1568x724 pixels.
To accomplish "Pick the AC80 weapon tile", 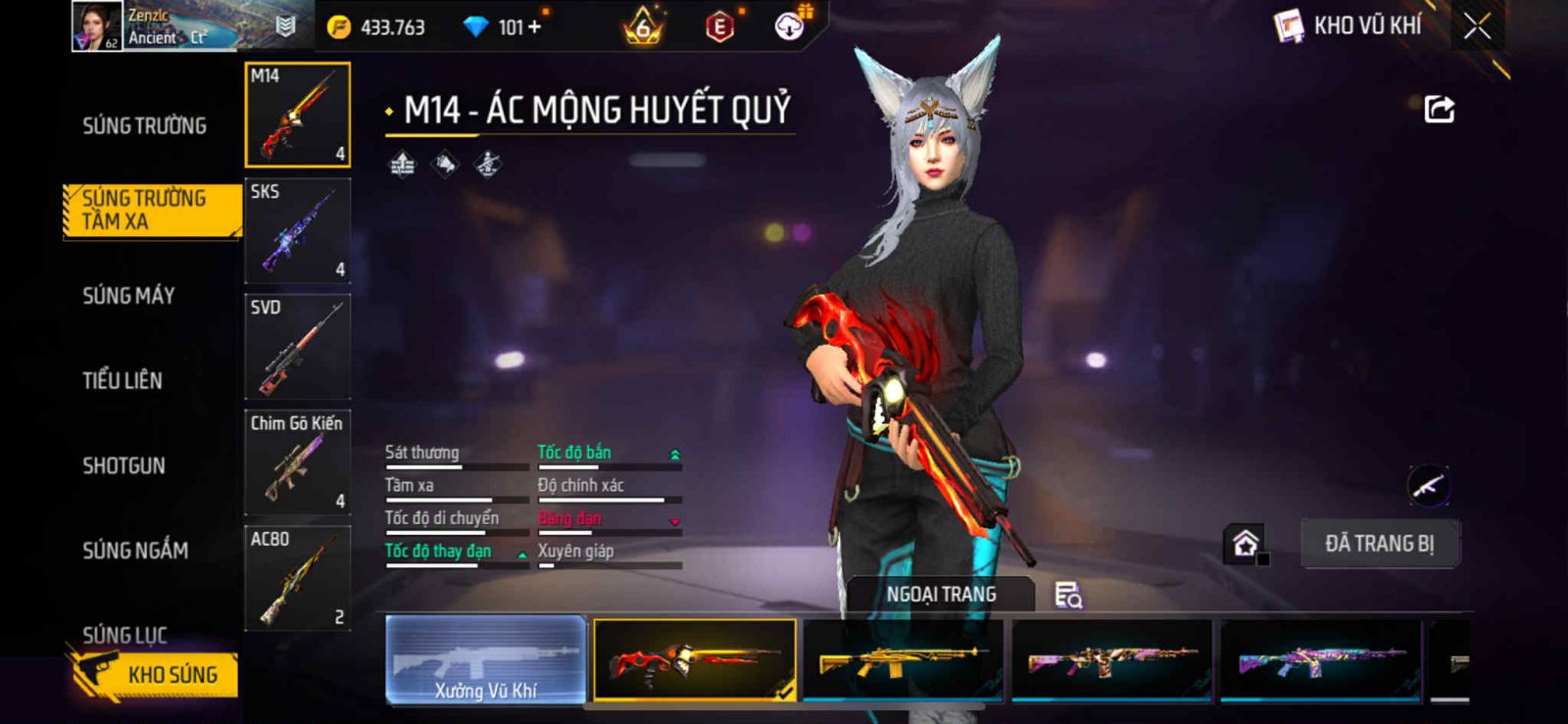I will coord(297,578).
